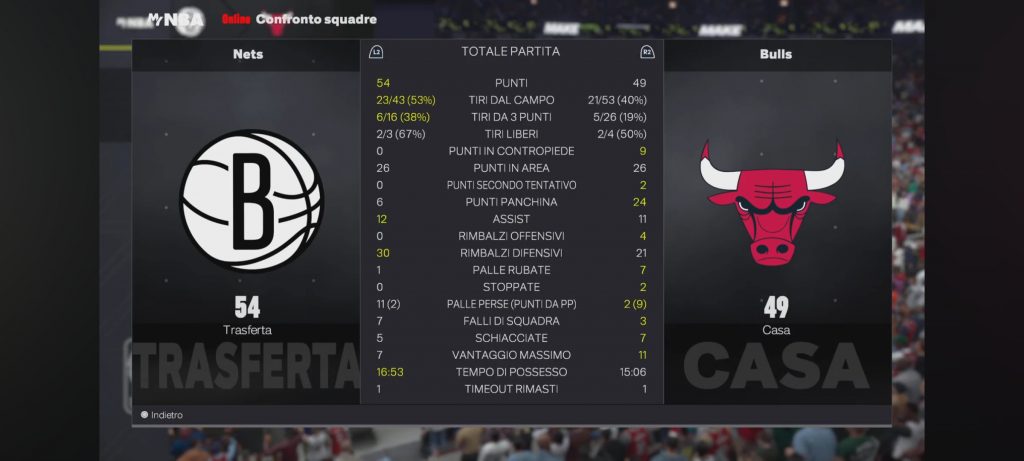Screen dimensions: 1024x461
Task: Go back with the Indietro button
Action: tap(162, 415)
